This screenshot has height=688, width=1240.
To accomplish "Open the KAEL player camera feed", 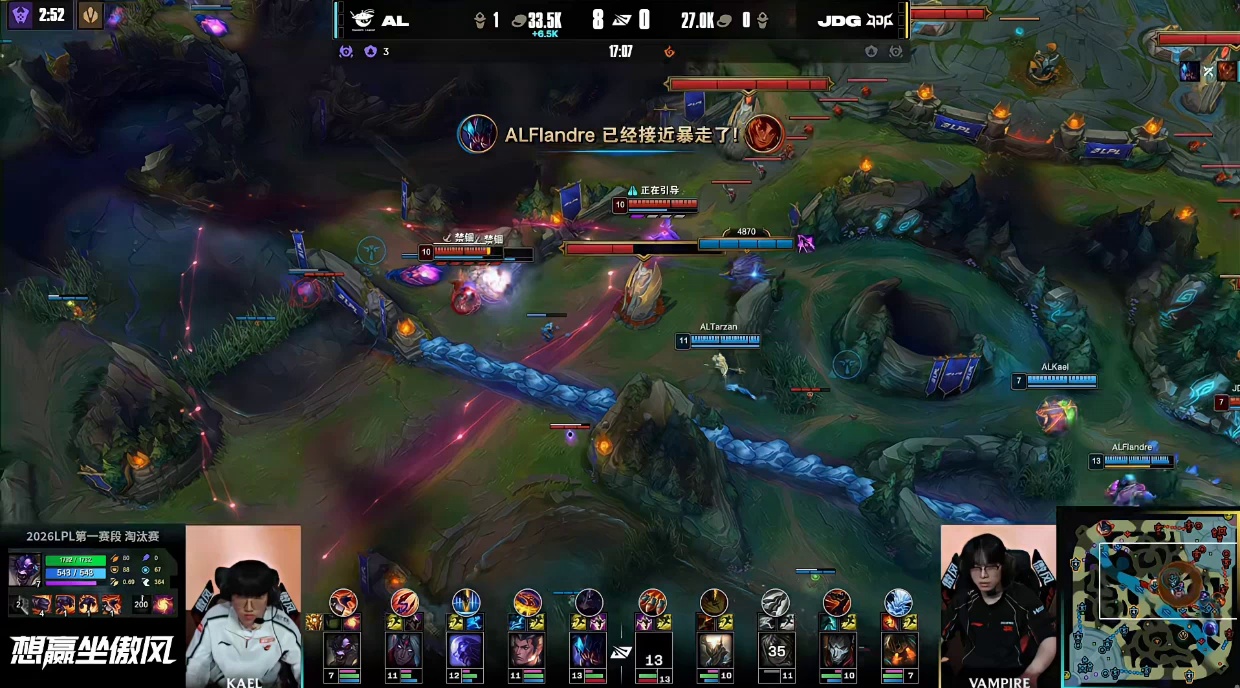I will point(243,606).
